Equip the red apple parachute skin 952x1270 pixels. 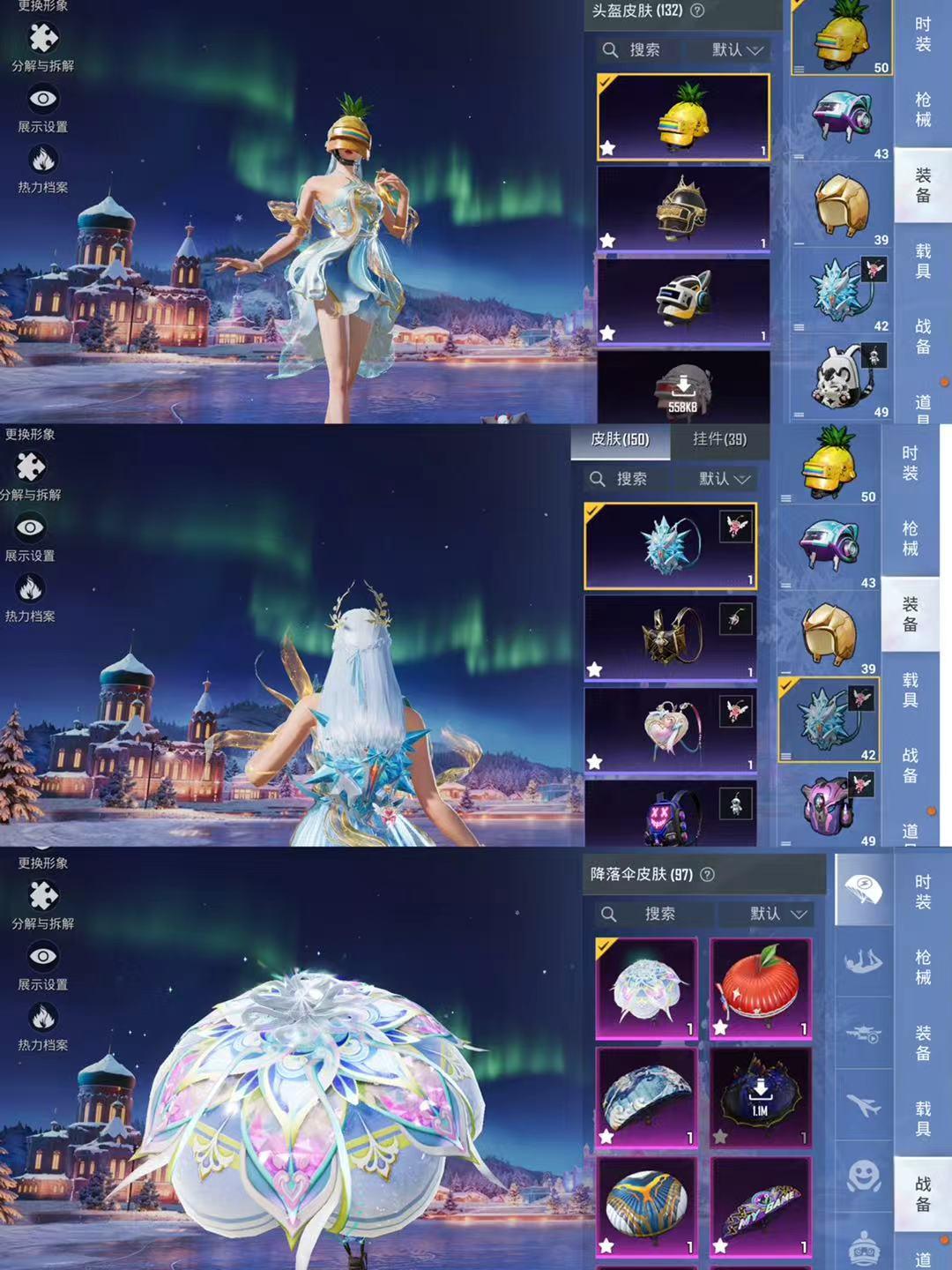coord(760,988)
